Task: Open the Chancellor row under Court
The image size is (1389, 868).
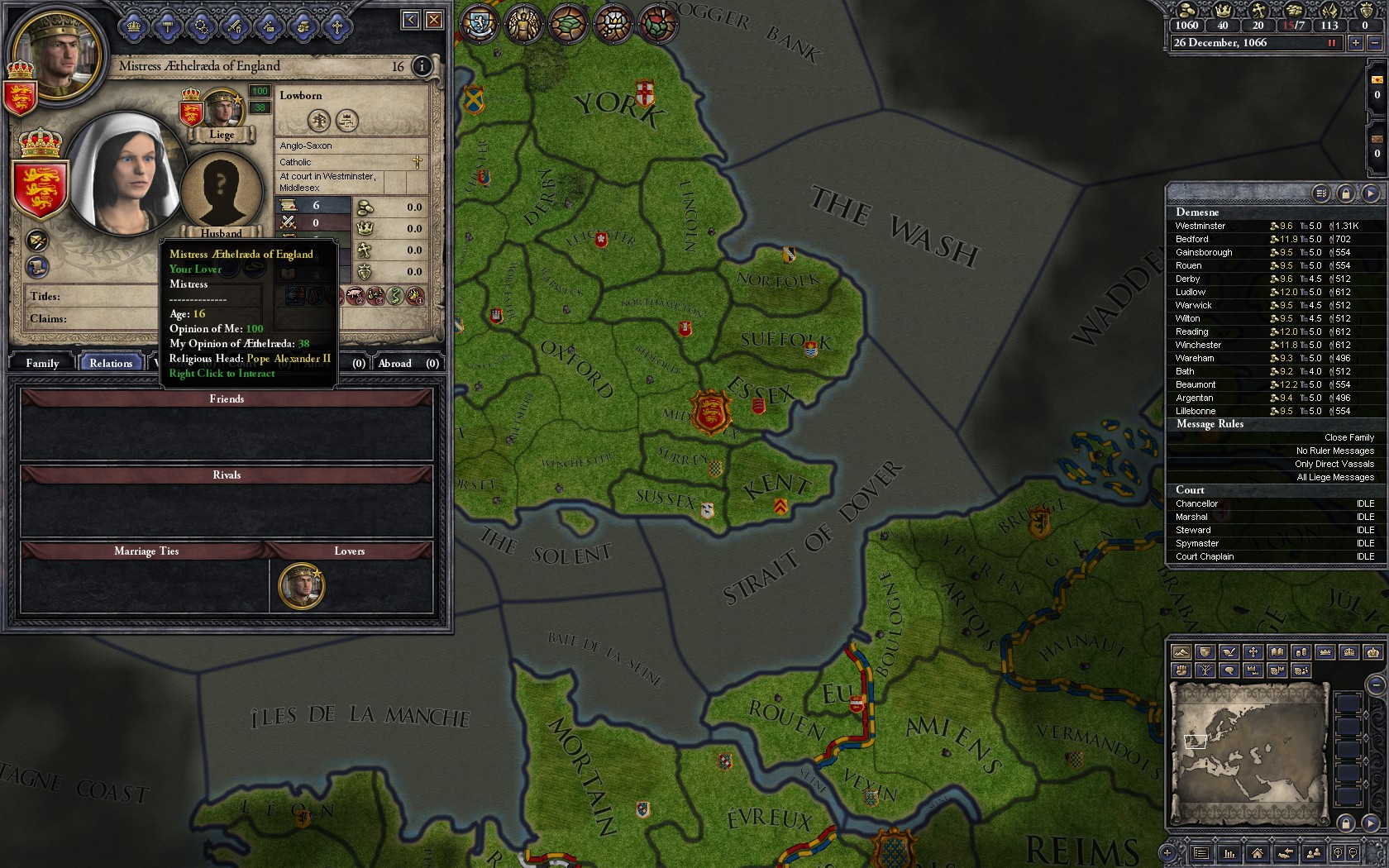Action: (1196, 503)
